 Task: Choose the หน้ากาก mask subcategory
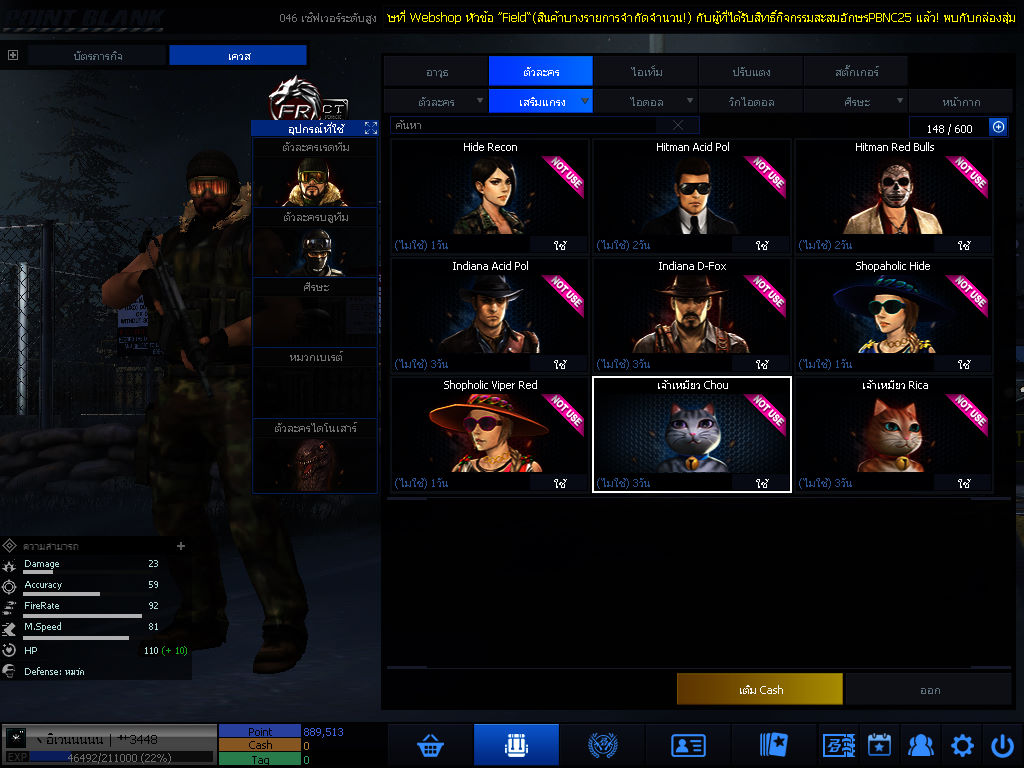click(x=962, y=101)
